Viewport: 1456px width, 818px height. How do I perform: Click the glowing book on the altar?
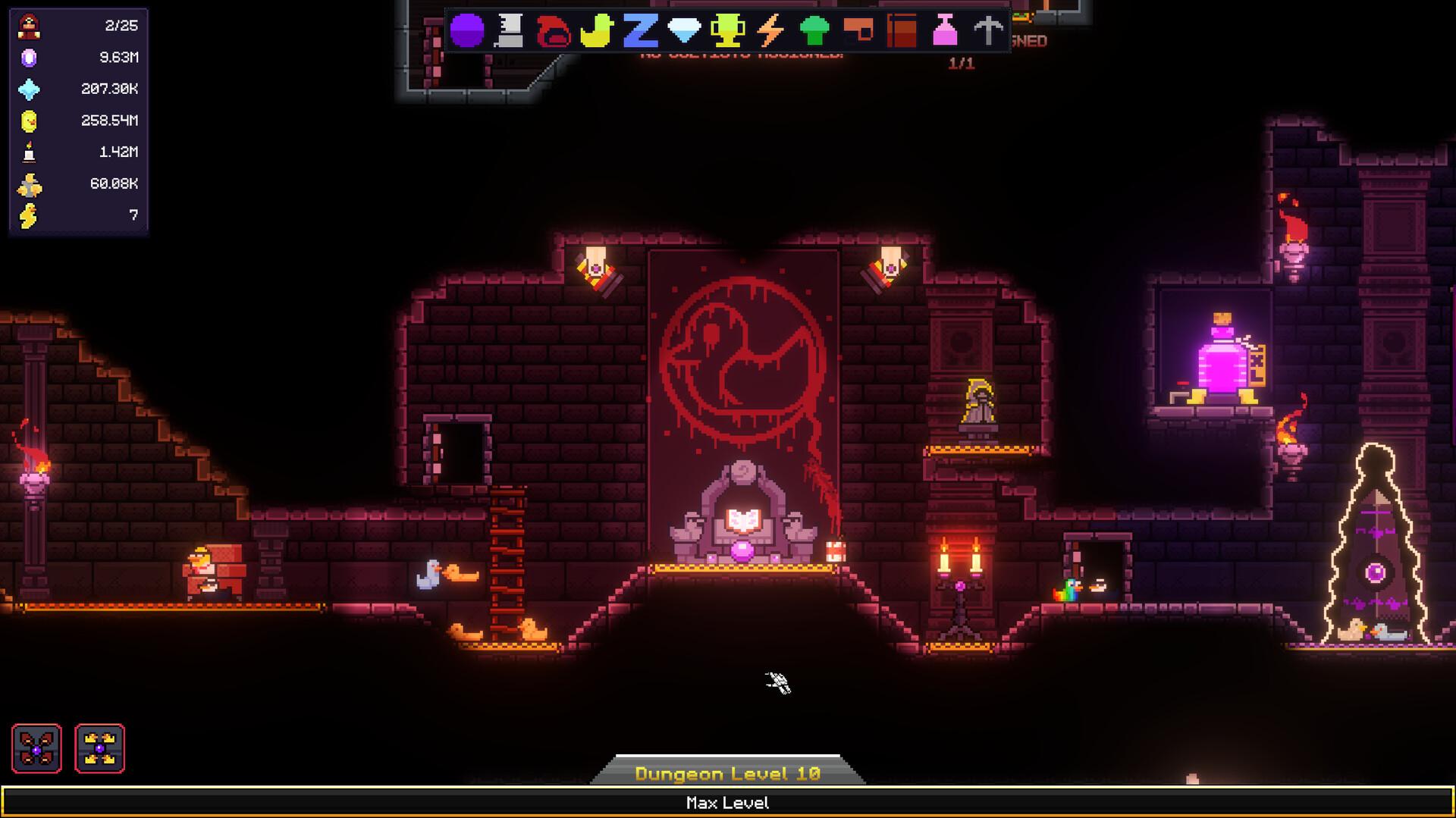click(x=744, y=519)
